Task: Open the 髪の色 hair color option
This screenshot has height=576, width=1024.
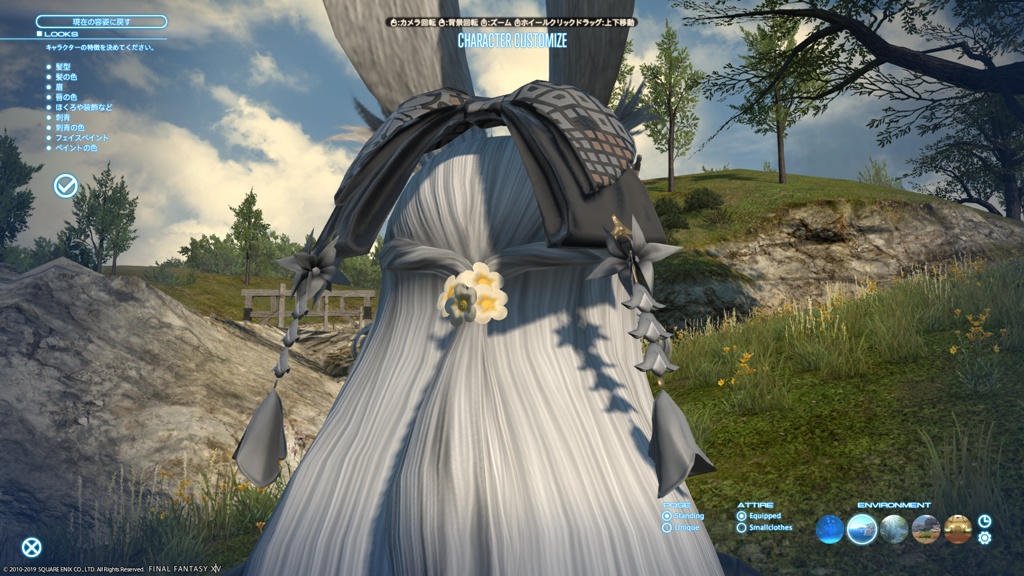Action: 68,77
